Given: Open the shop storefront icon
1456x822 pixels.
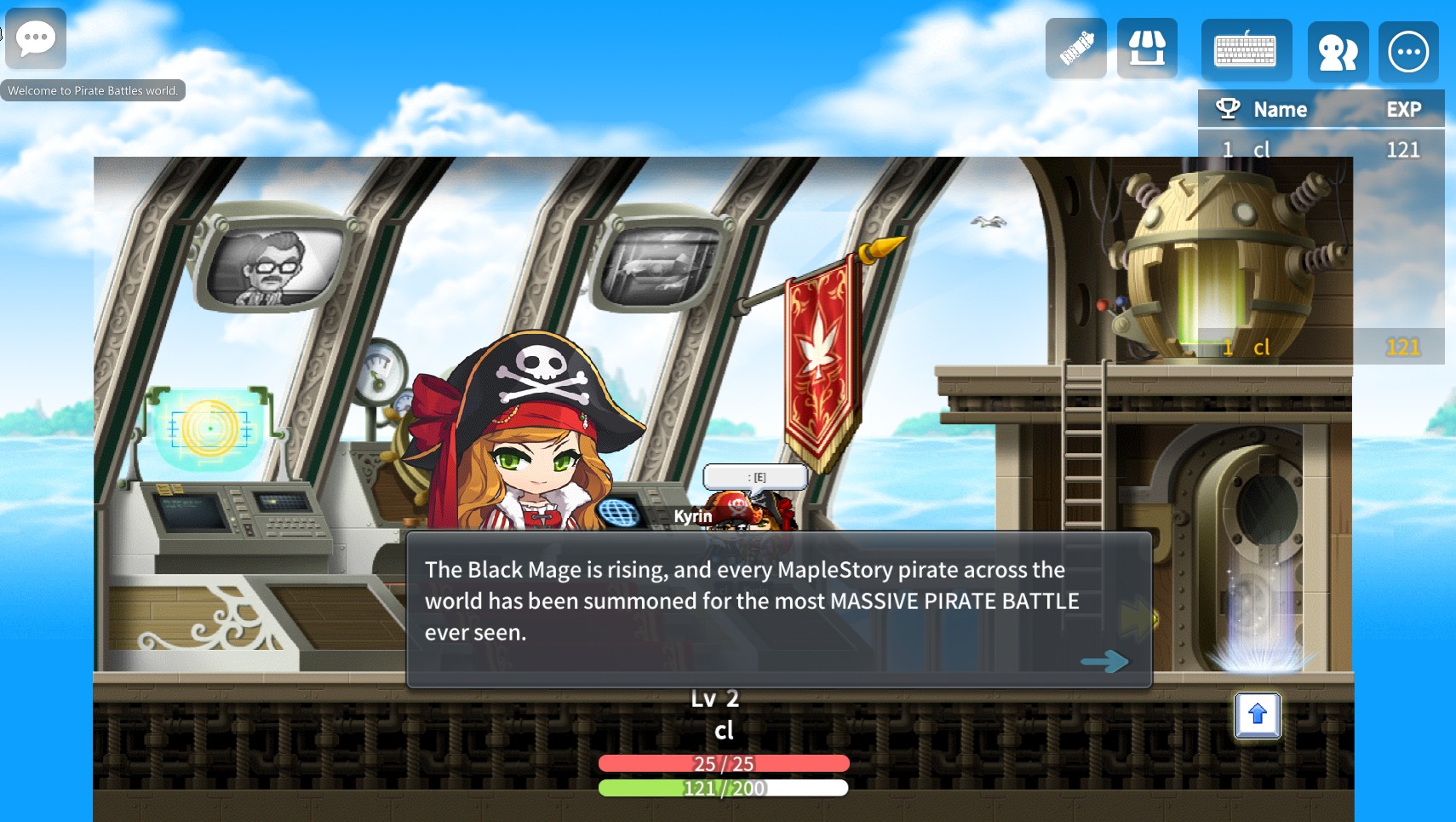Looking at the screenshot, I should pos(1147,49).
